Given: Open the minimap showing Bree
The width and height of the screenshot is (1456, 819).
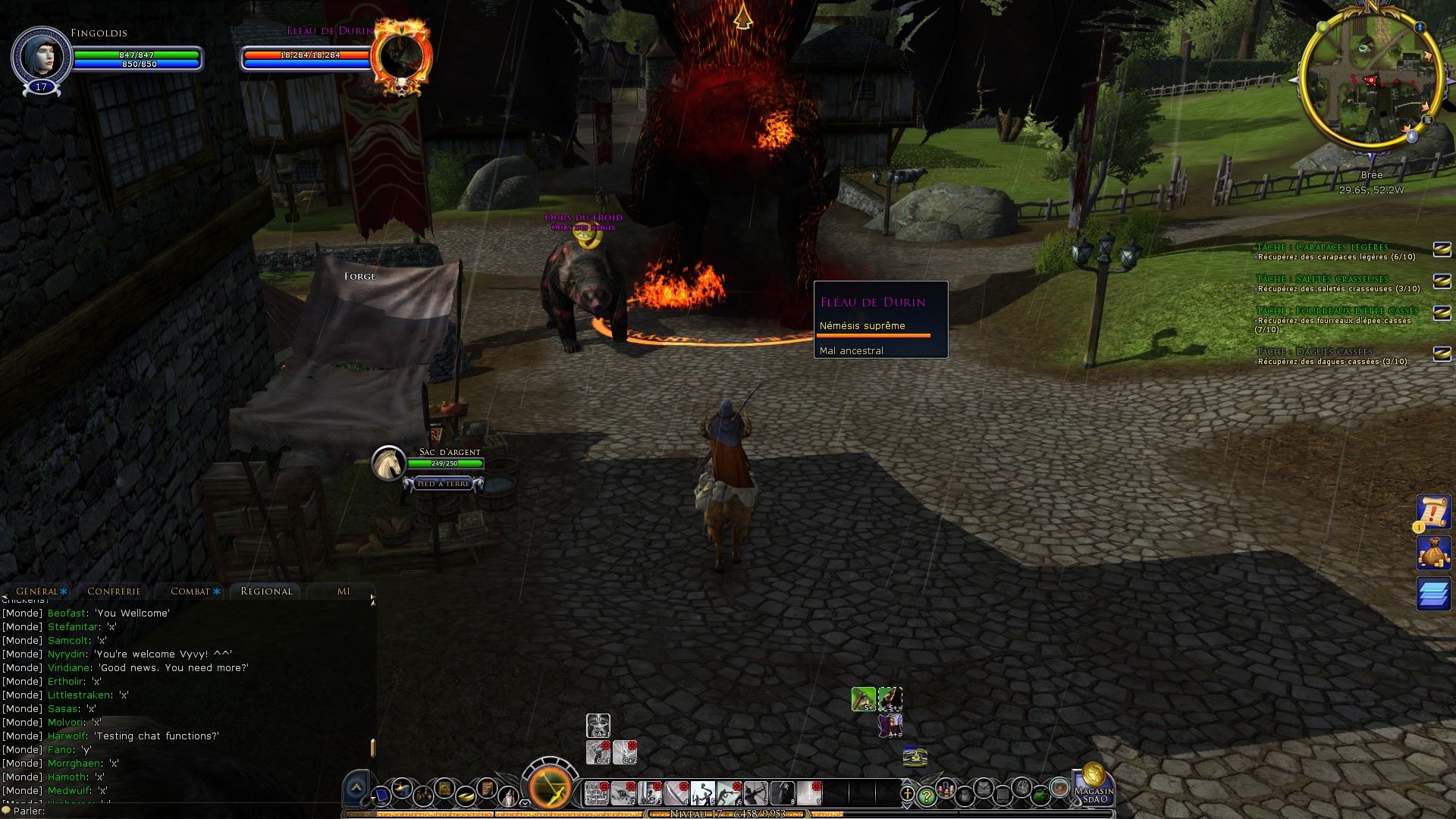Looking at the screenshot, I should (x=1371, y=82).
